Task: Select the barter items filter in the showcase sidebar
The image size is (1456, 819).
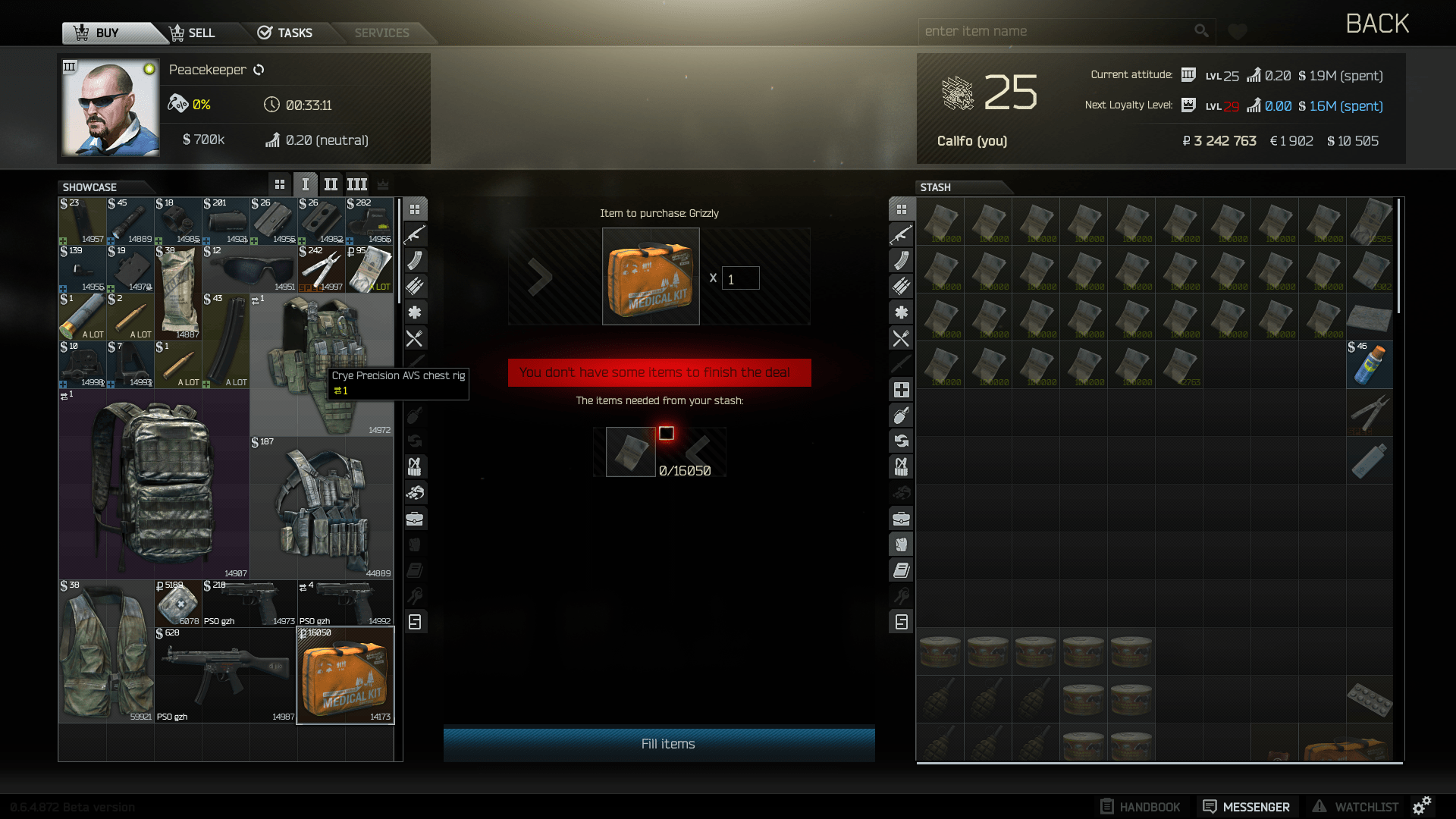Action: click(415, 441)
